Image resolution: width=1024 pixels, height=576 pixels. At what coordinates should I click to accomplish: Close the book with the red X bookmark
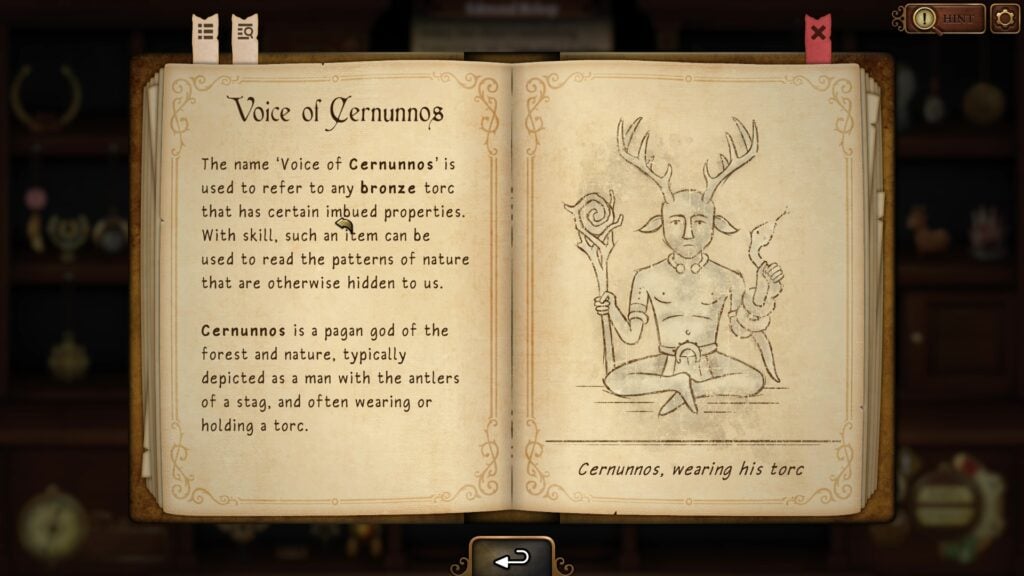818,32
